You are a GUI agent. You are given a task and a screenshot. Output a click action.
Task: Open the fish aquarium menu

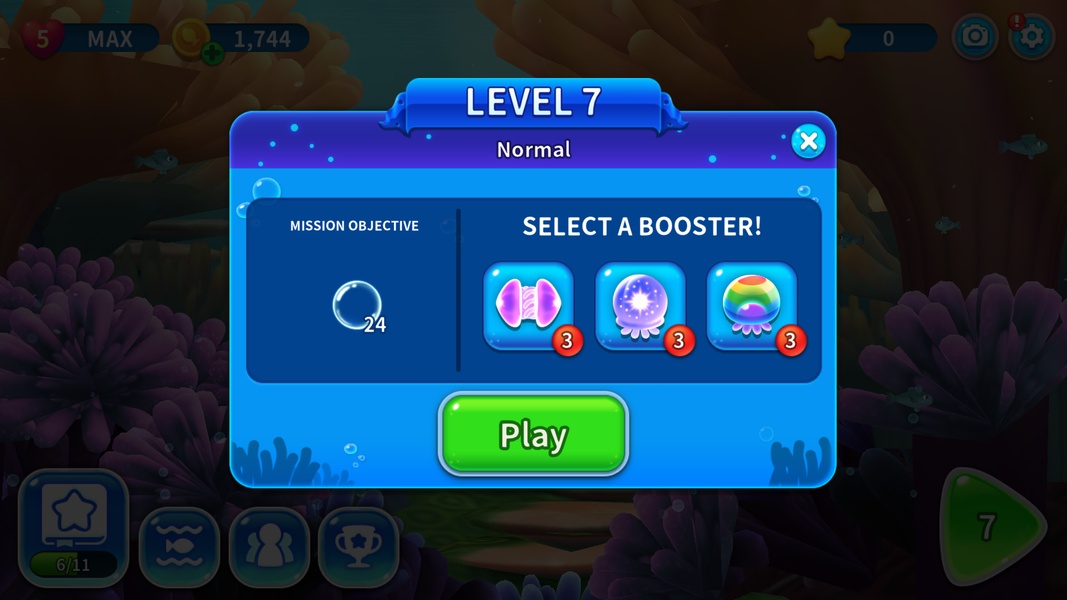coord(179,547)
